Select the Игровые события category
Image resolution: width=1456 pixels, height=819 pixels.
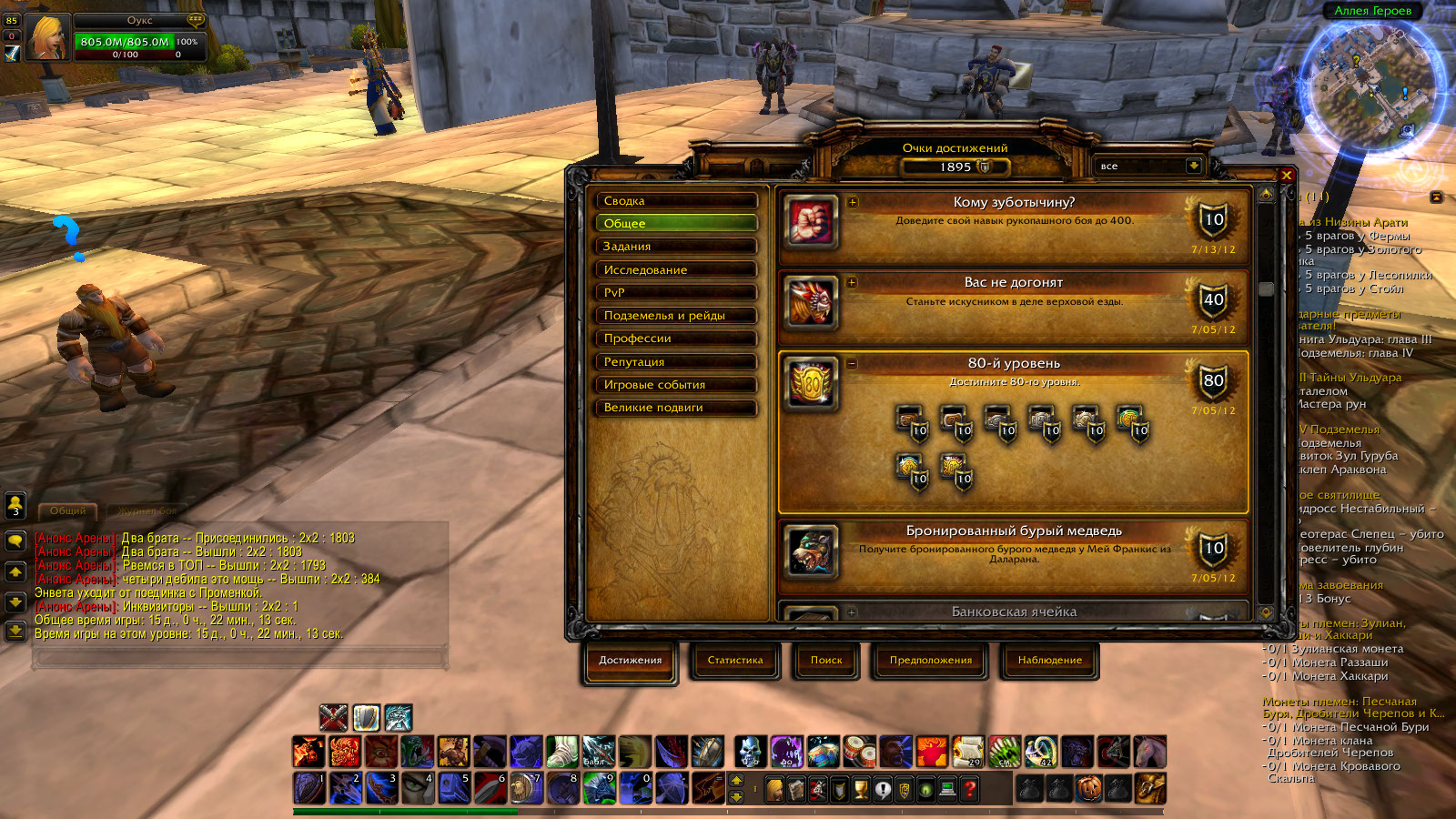(x=675, y=384)
